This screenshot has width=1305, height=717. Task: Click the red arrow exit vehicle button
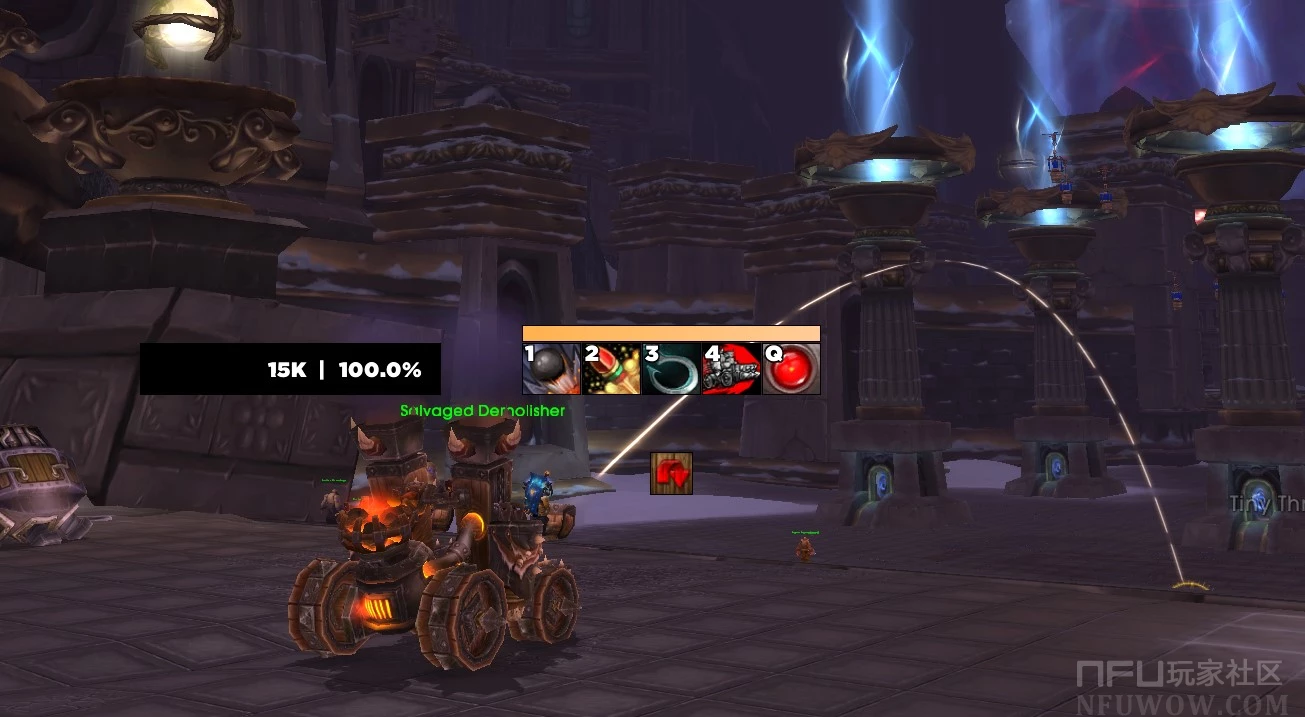pyautogui.click(x=671, y=473)
